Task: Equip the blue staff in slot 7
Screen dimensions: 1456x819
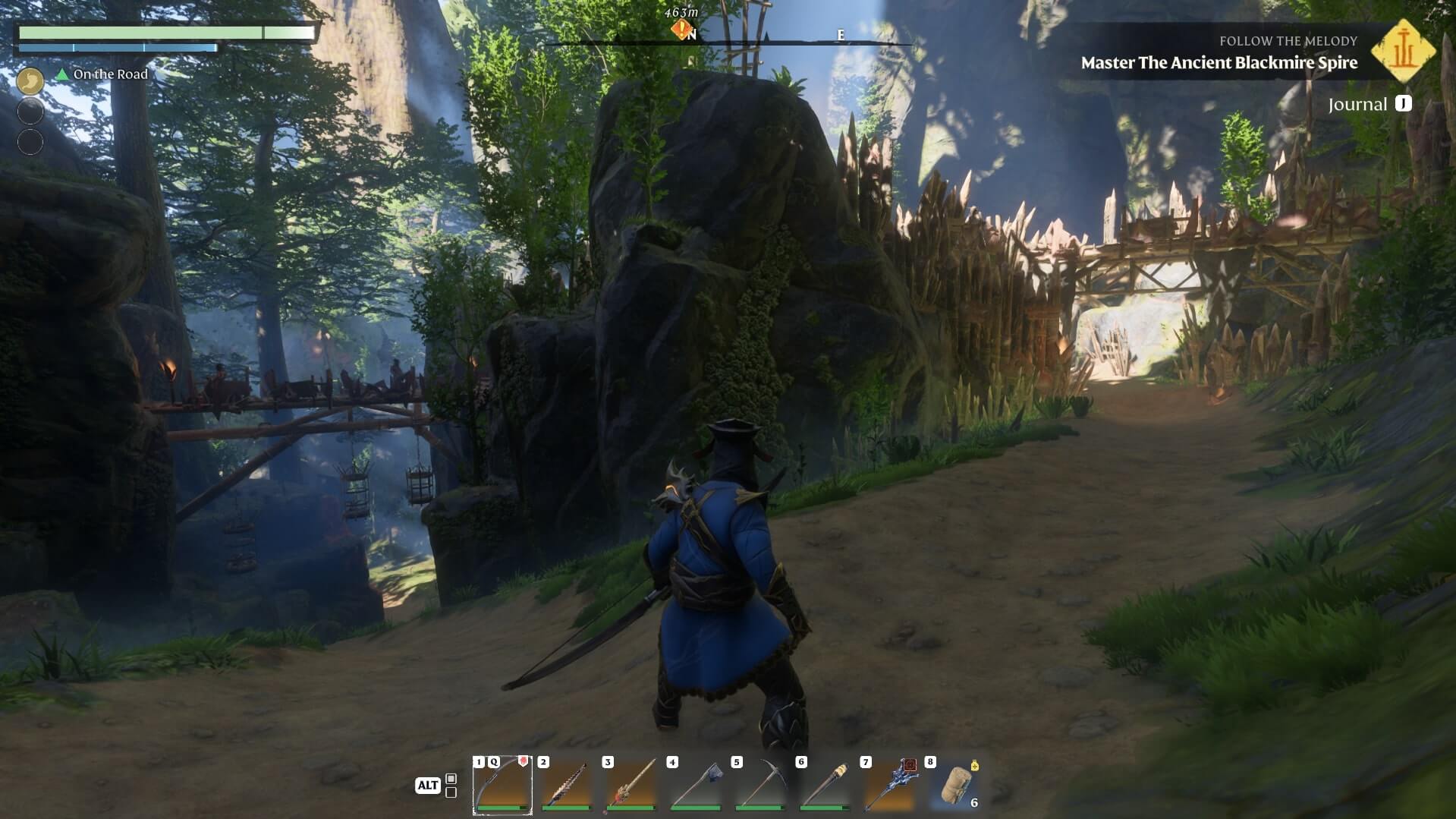Action: [889, 786]
